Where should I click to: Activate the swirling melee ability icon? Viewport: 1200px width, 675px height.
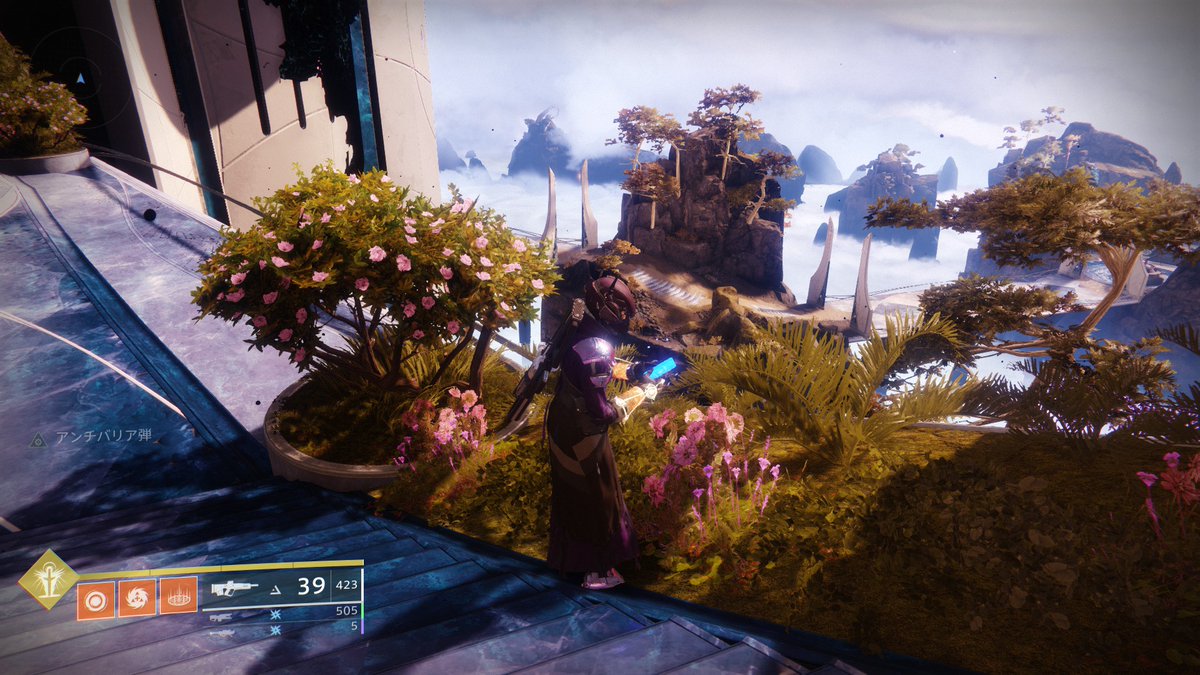tap(137, 598)
